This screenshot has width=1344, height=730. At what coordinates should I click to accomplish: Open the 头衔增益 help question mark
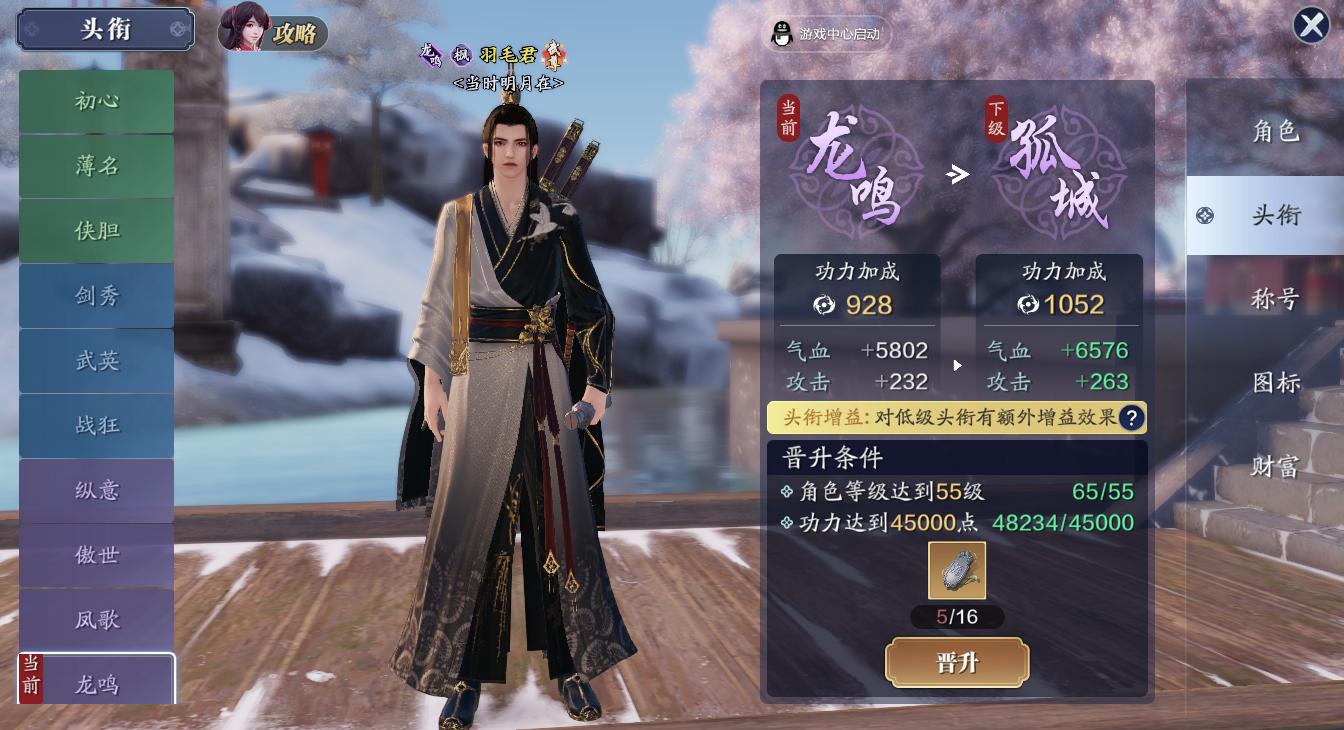coord(1131,418)
